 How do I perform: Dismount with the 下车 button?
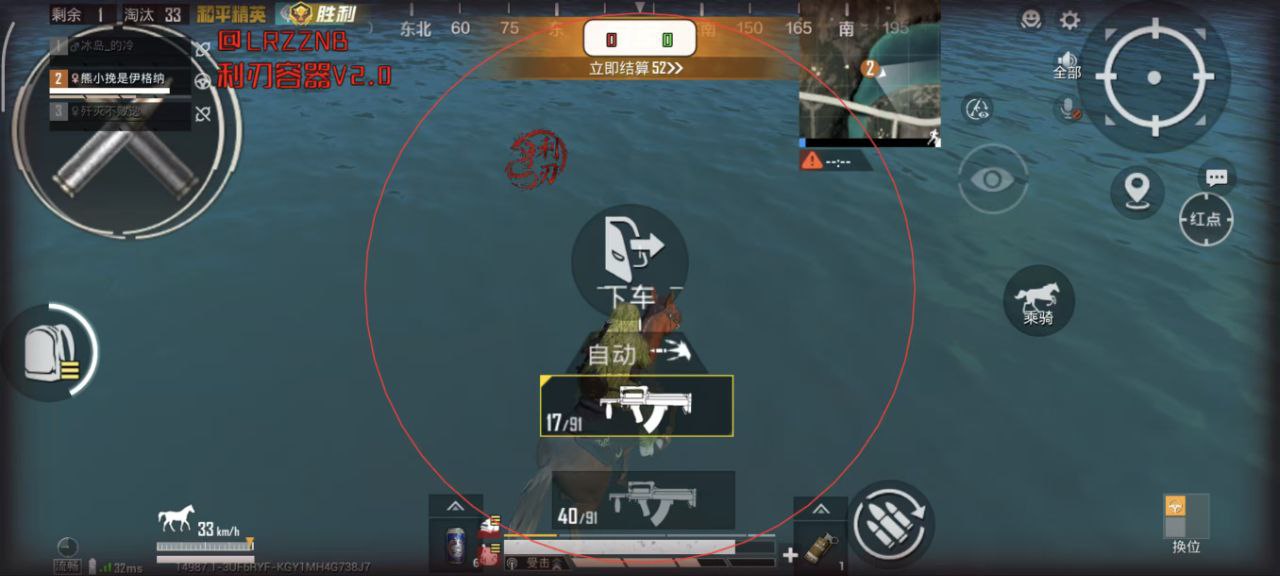[x=629, y=258]
